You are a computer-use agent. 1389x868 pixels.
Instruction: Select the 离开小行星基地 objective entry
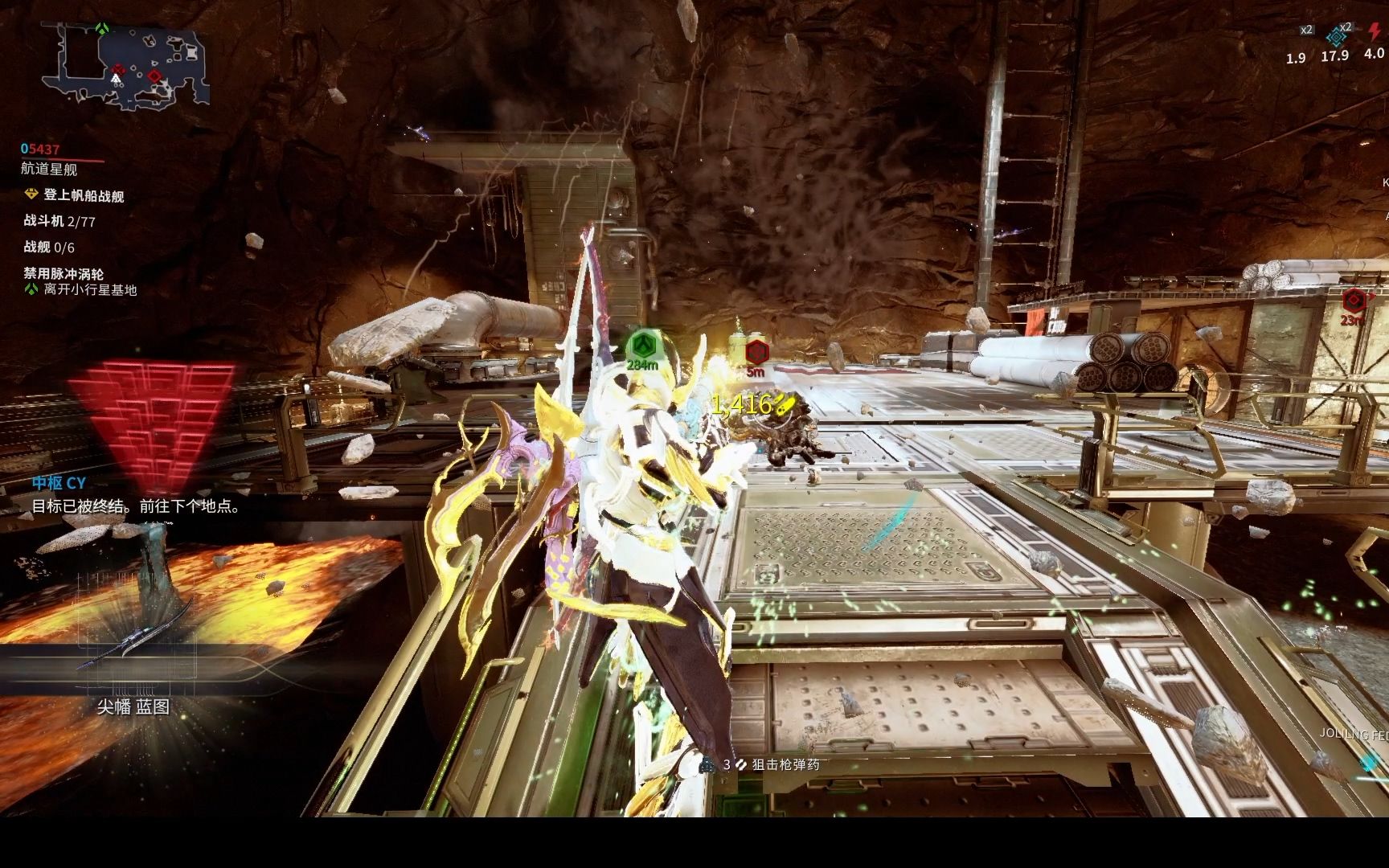pos(90,290)
